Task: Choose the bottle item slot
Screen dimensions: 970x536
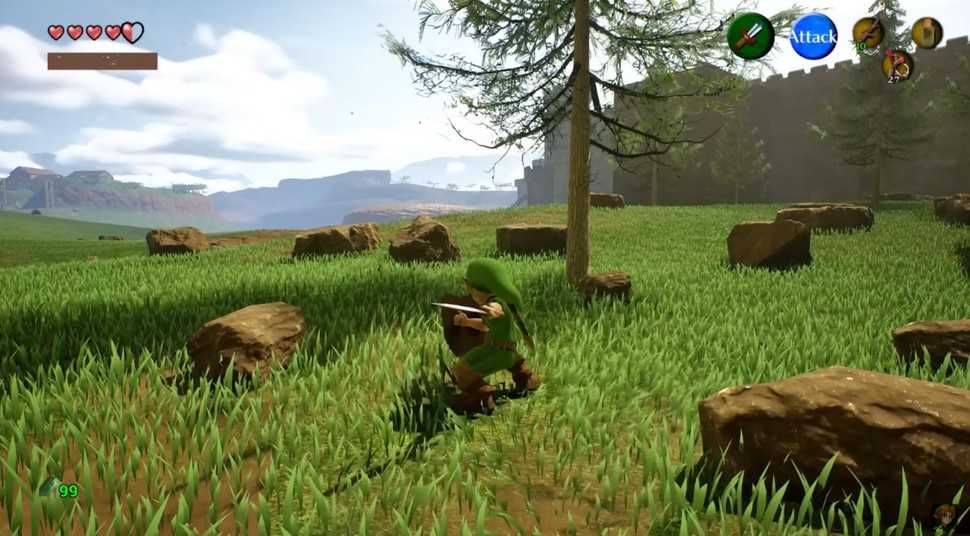Action: [x=927, y=33]
